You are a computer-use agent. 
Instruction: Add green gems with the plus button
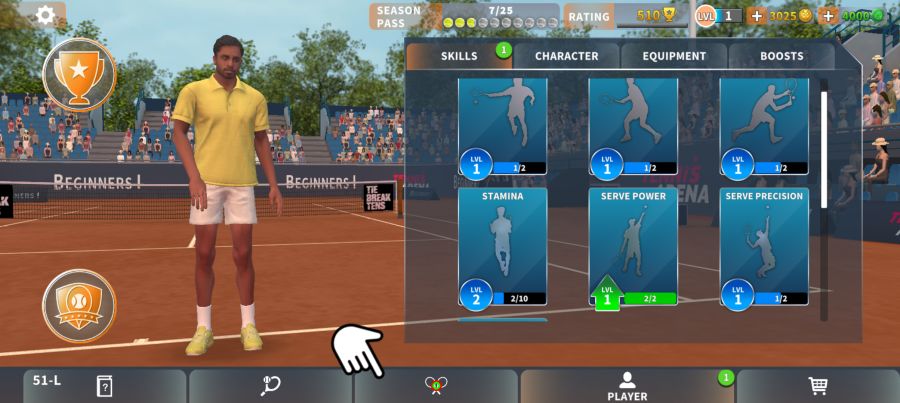click(827, 16)
